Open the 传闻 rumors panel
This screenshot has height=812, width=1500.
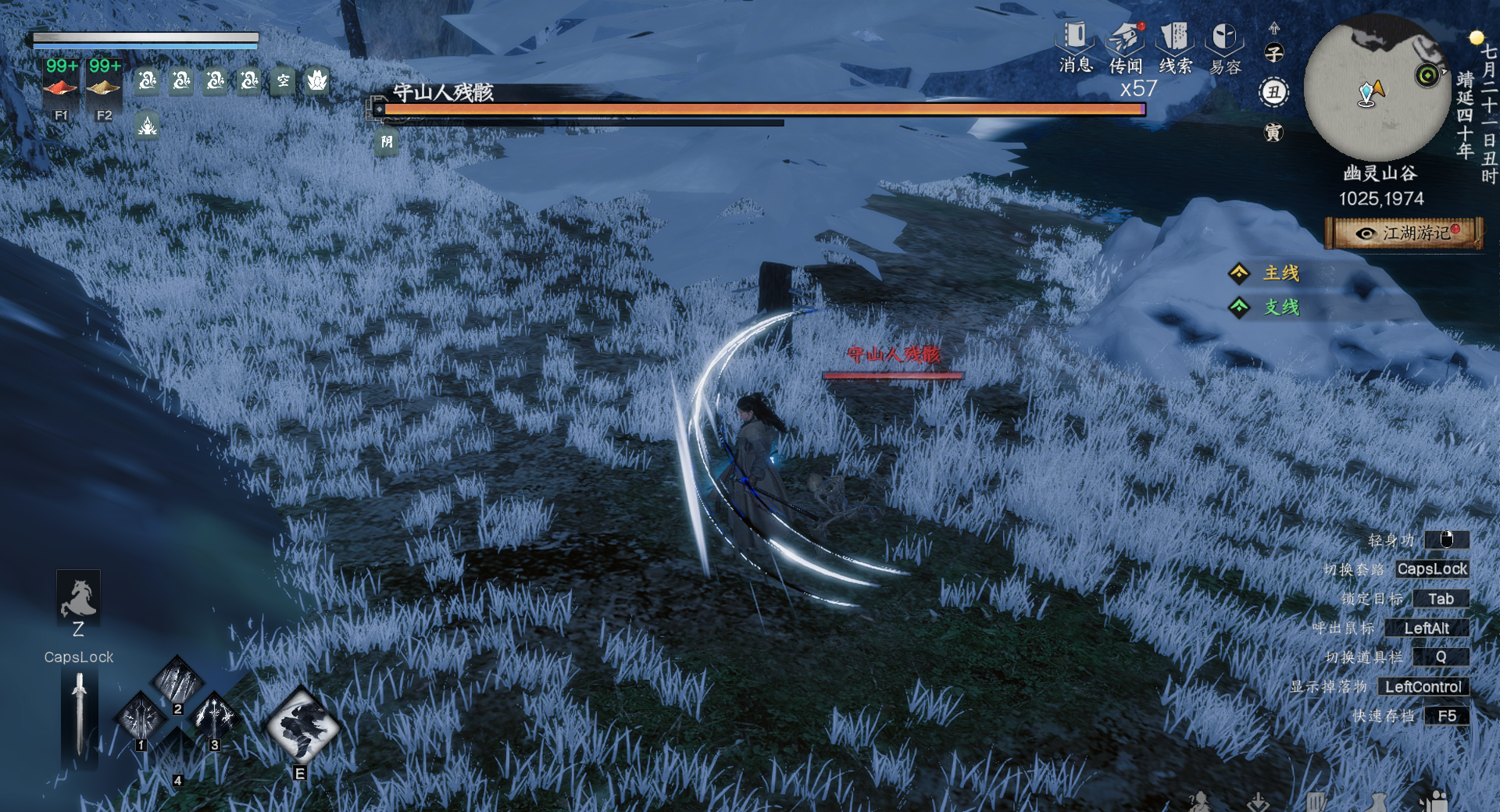[x=1125, y=47]
